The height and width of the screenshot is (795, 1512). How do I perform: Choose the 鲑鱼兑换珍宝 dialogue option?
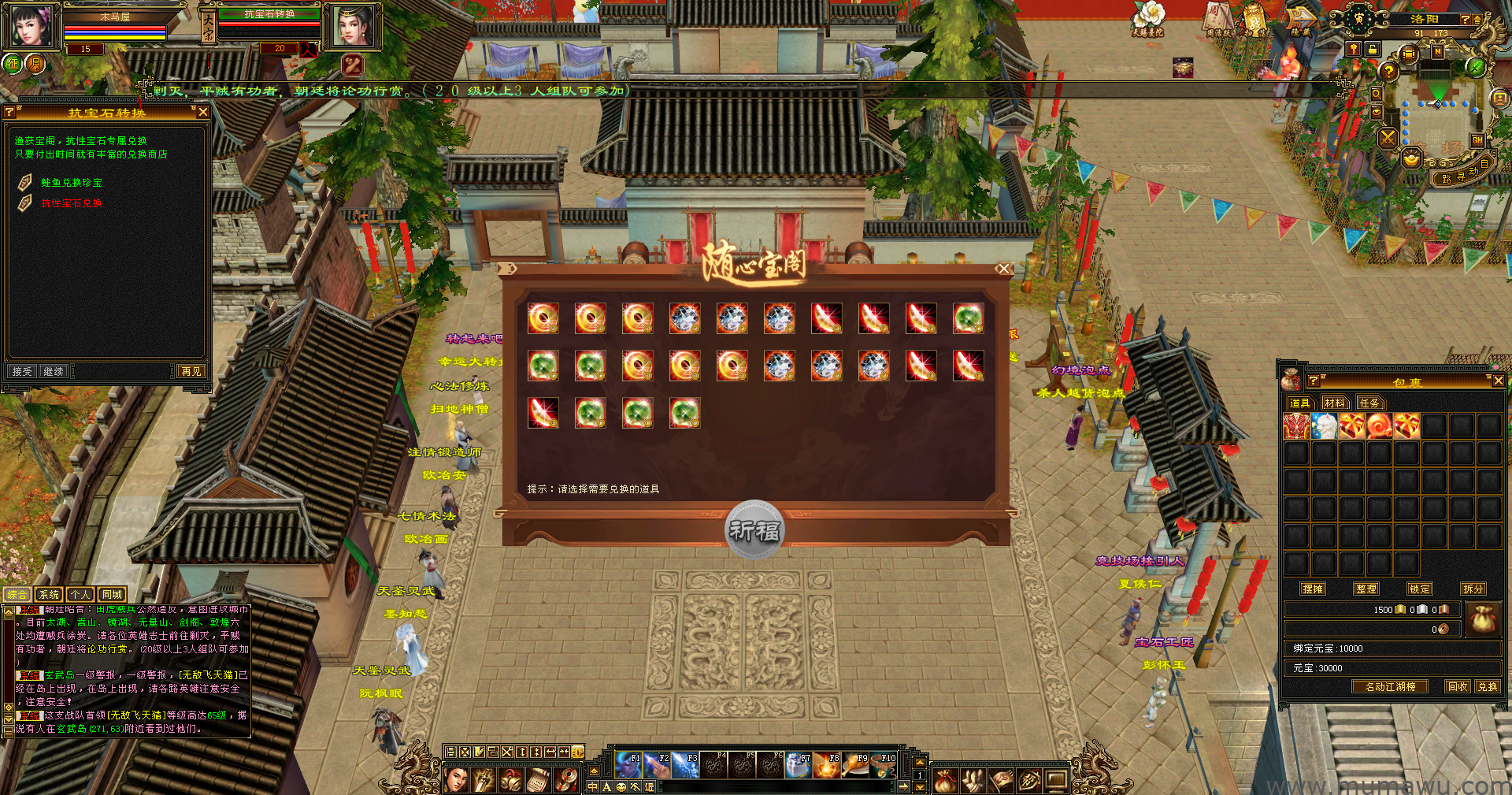(72, 183)
